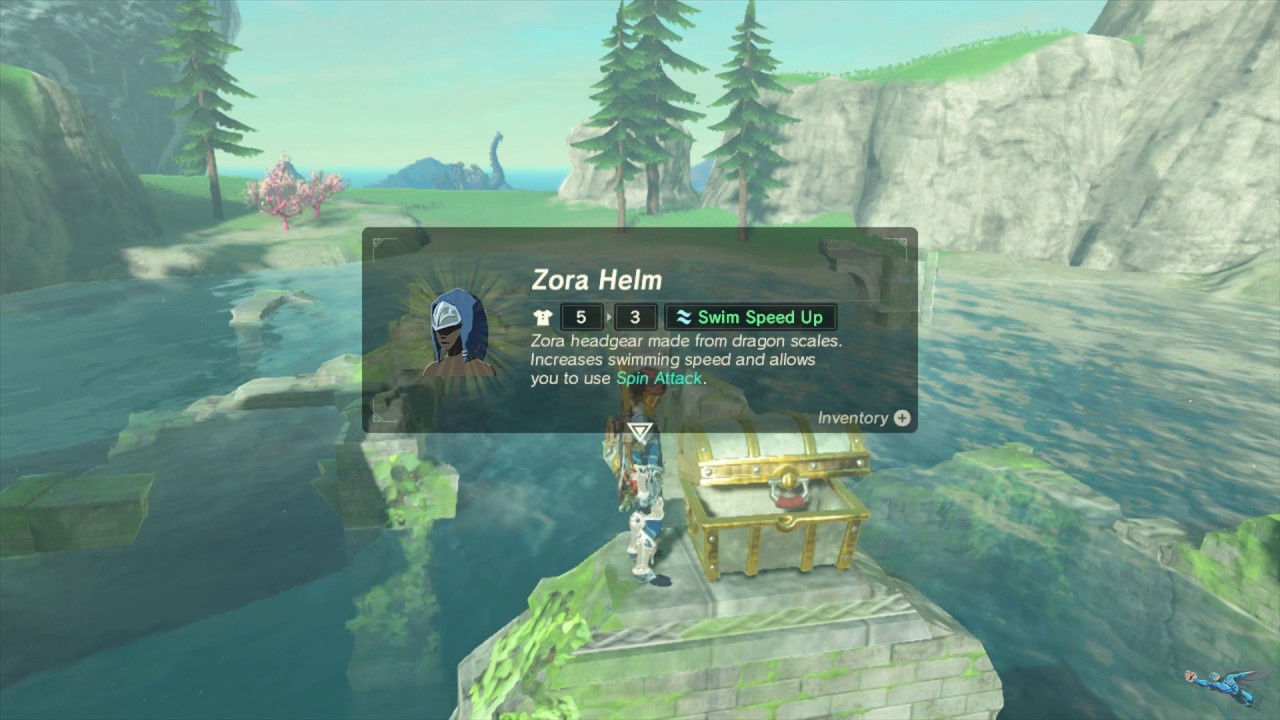Select the wave icon in Swim Speed Up badge

[682, 317]
